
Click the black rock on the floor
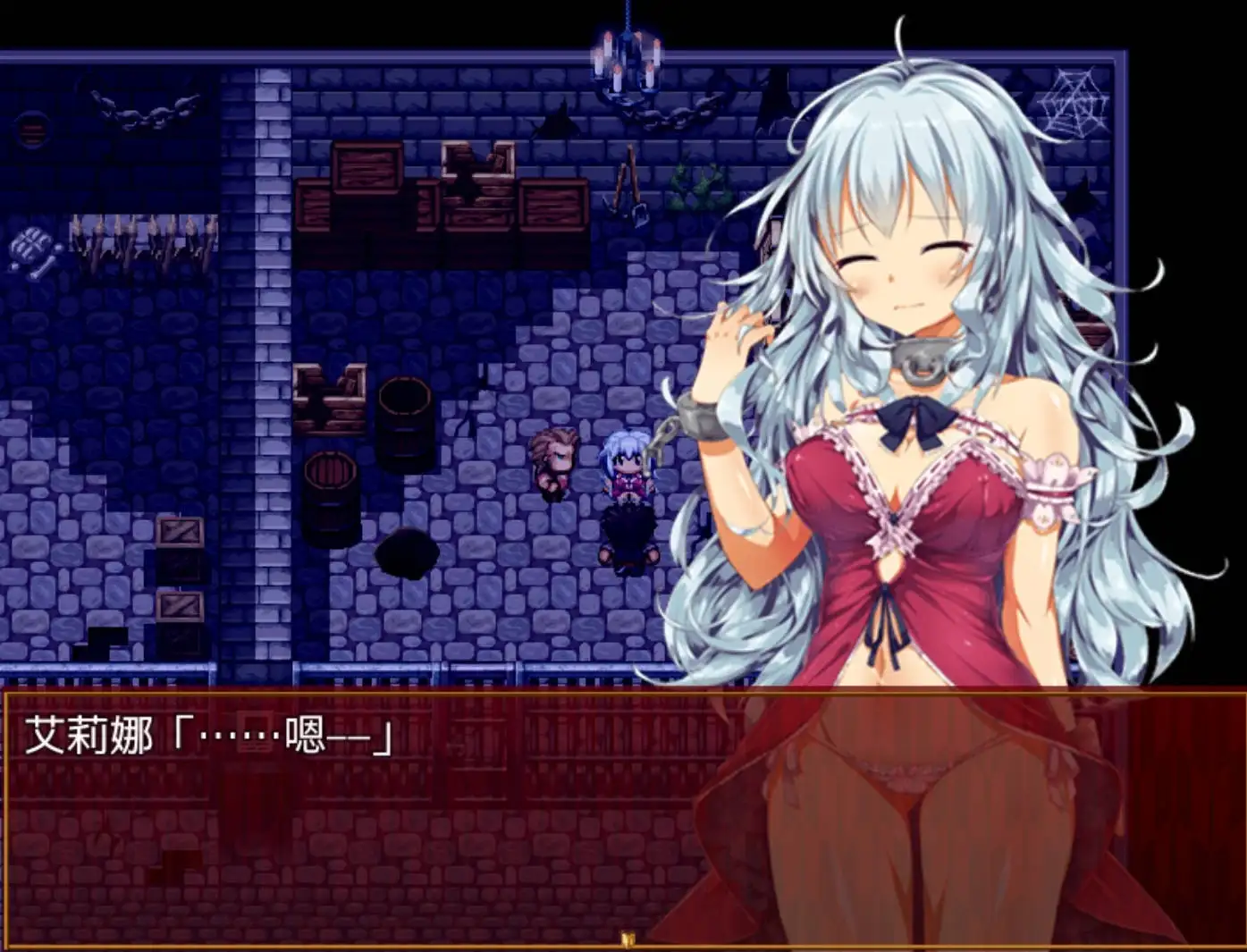tap(407, 554)
